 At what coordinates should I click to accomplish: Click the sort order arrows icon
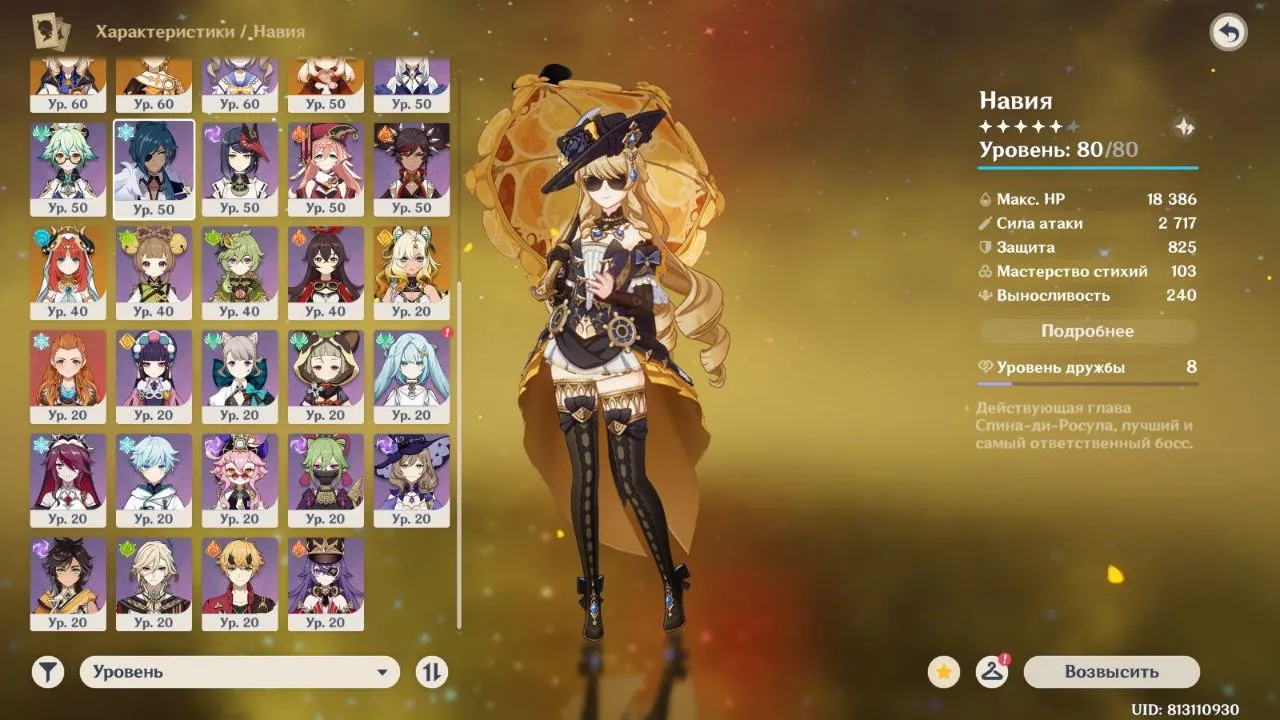430,671
